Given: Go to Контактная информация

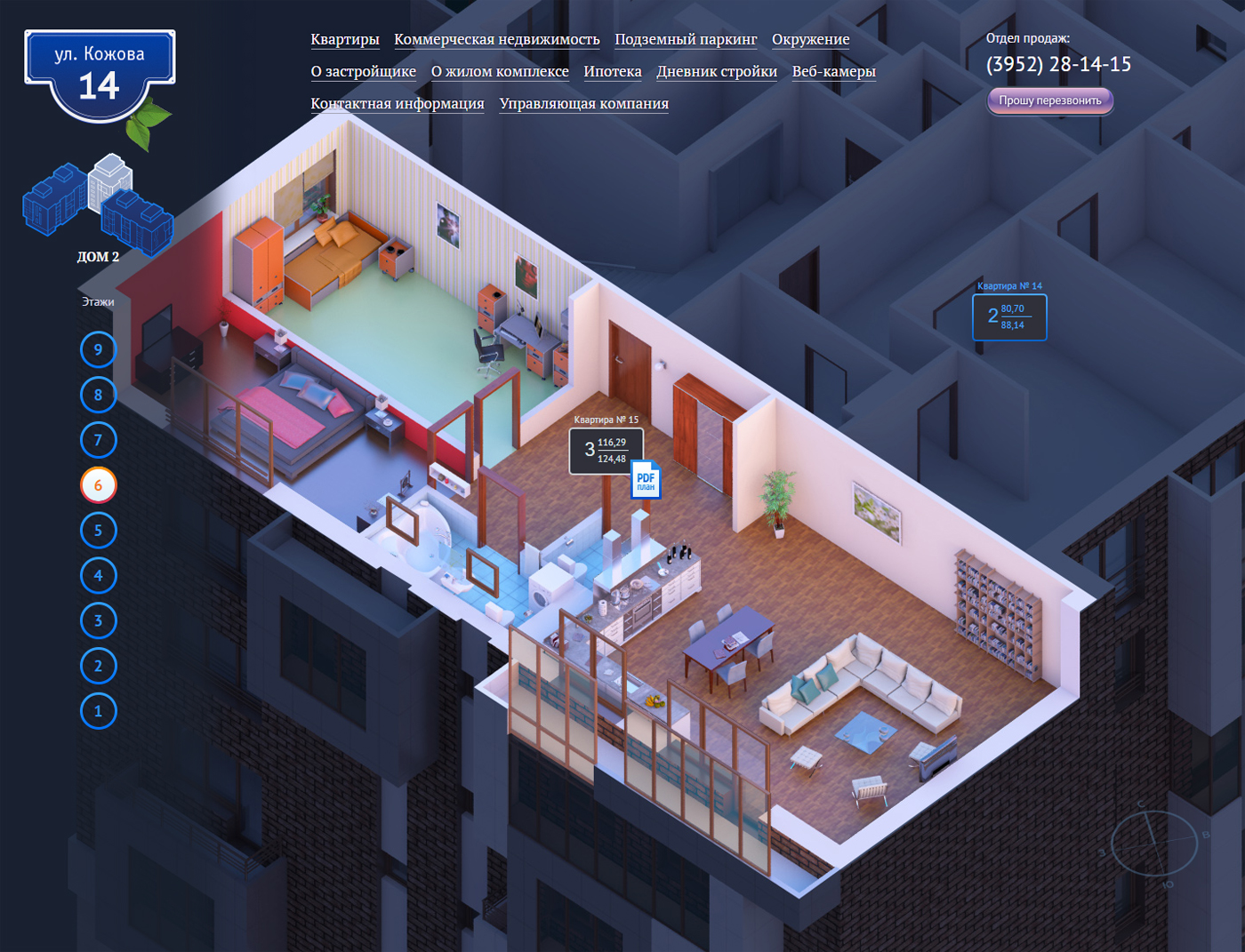Looking at the screenshot, I should [398, 103].
